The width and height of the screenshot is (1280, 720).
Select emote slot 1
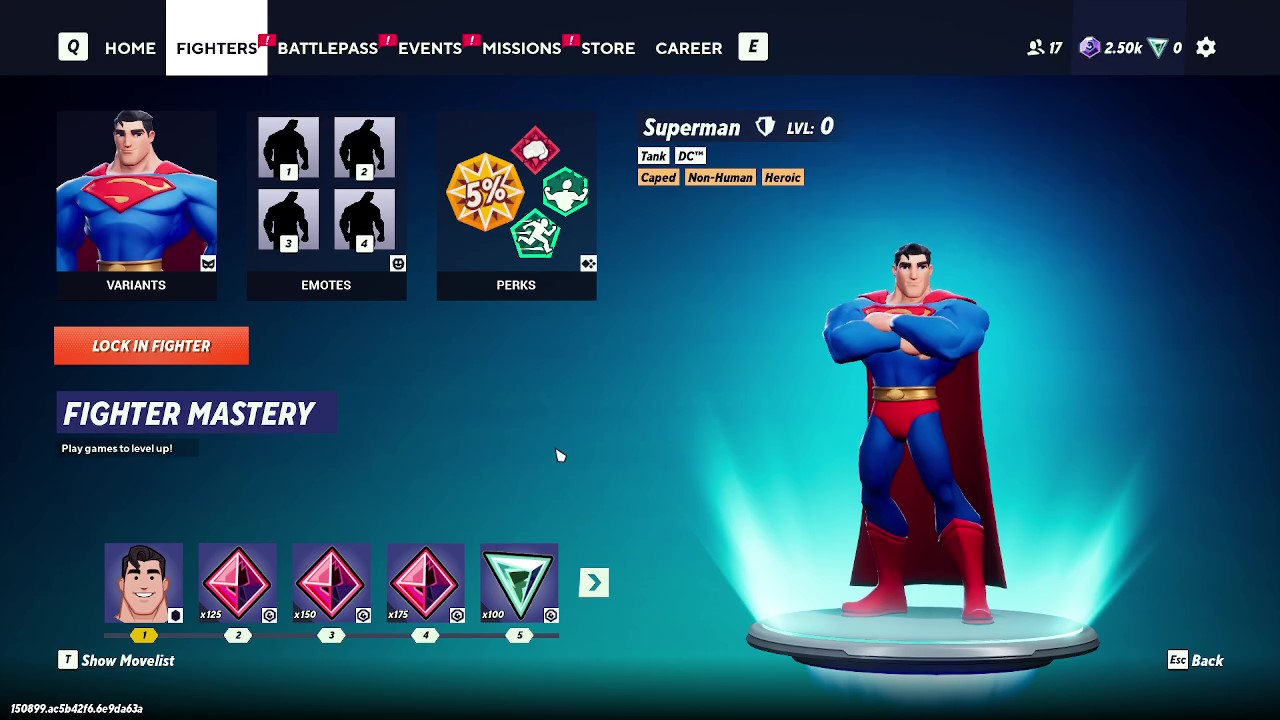point(287,147)
